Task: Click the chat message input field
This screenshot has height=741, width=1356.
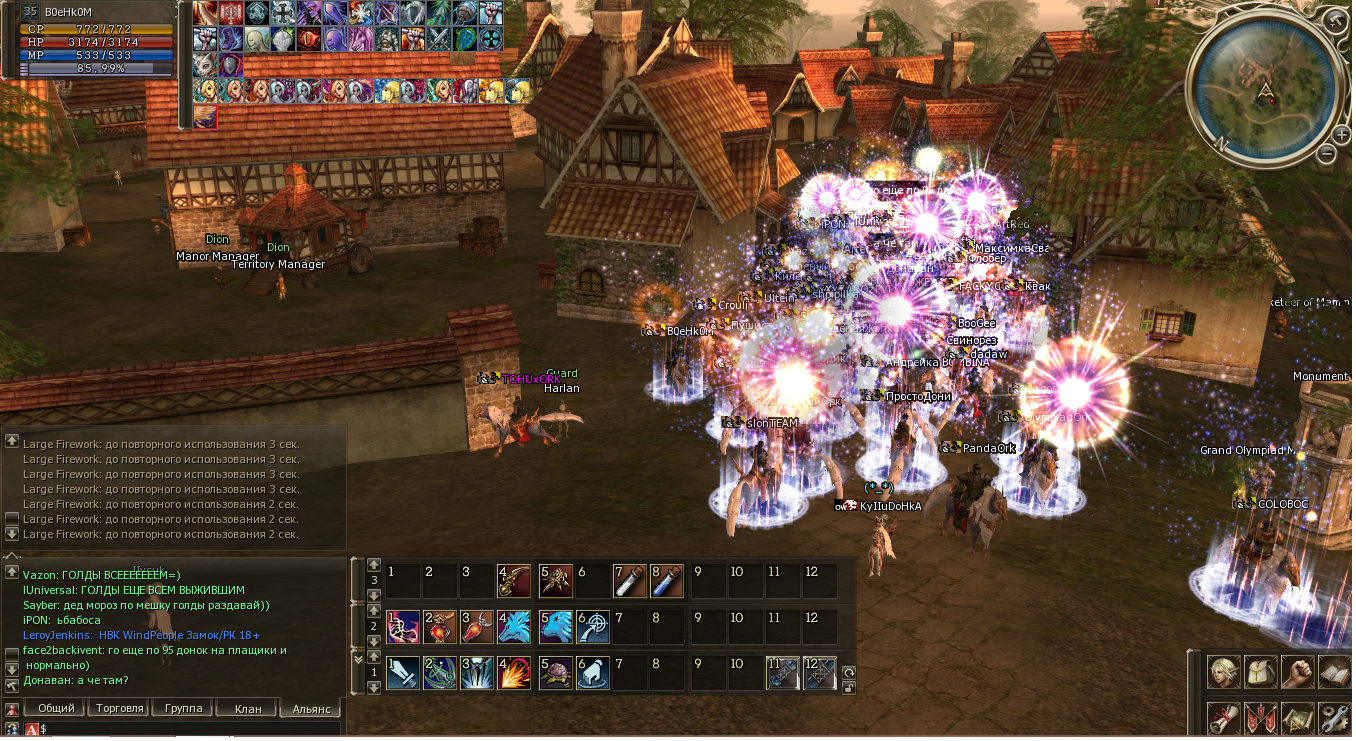Action: pos(190,729)
